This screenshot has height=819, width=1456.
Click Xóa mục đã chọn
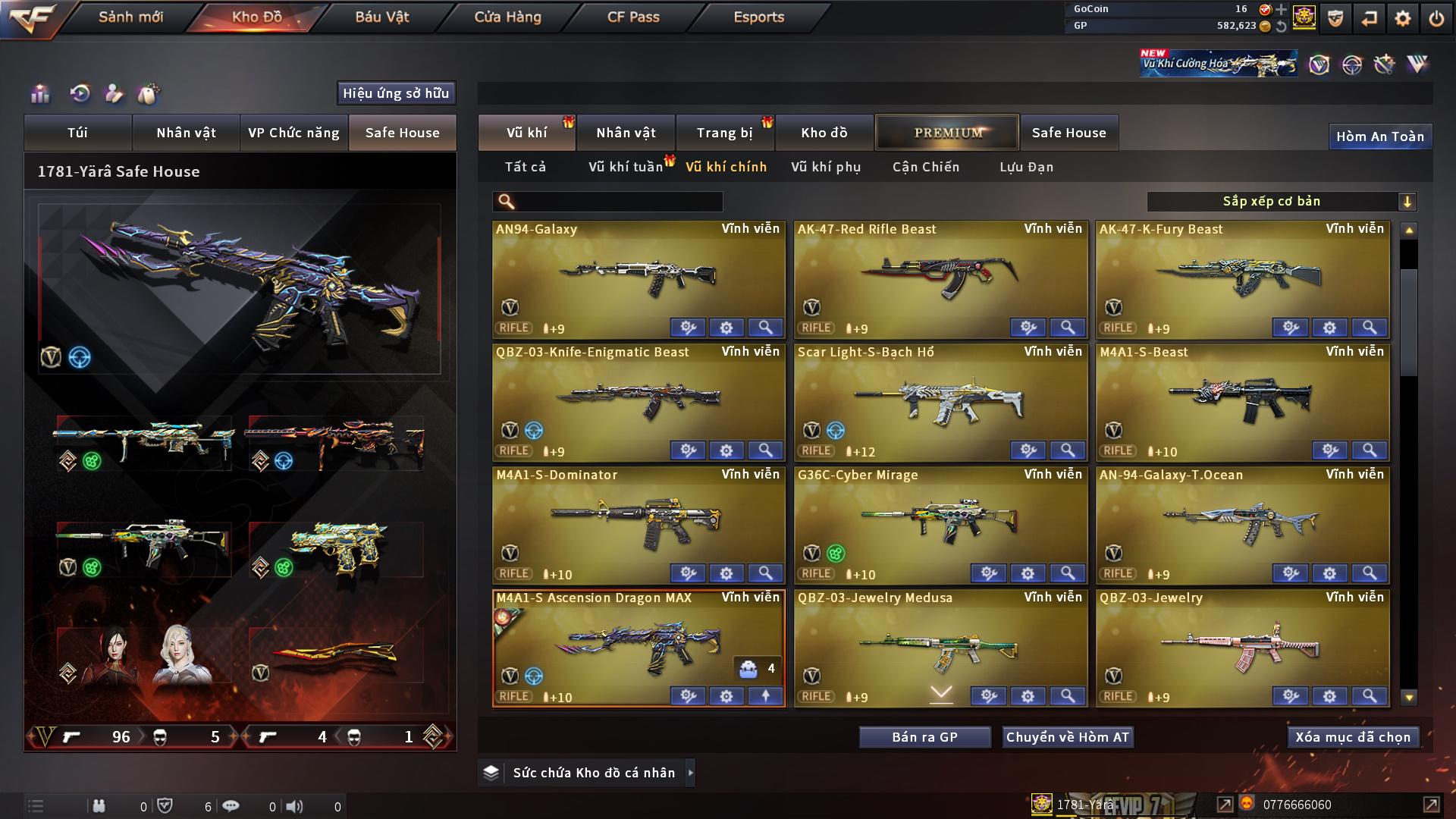click(1353, 737)
